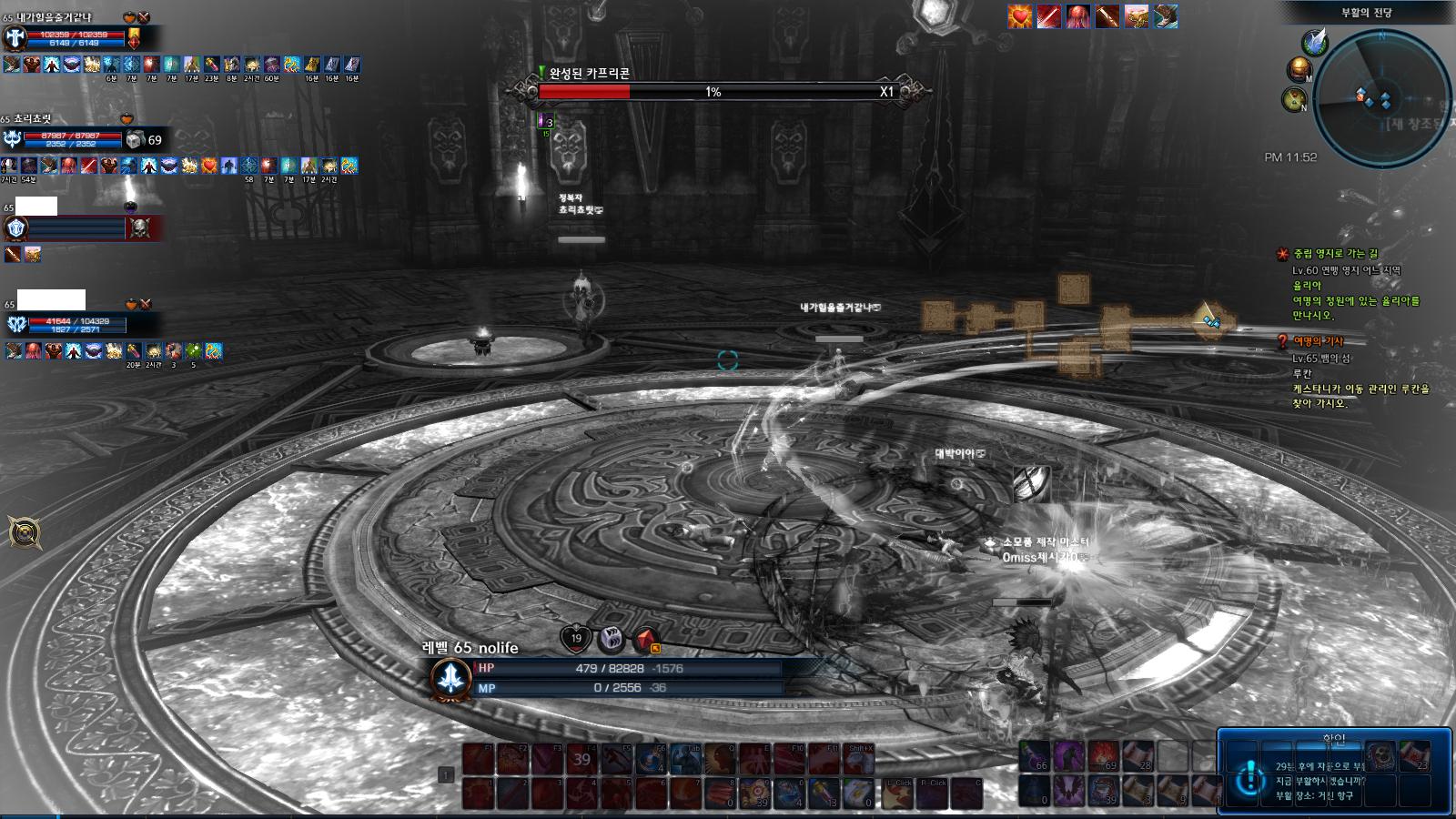1456x819 pixels.
Task: Click the dead party member's skull frame
Action: [139, 228]
